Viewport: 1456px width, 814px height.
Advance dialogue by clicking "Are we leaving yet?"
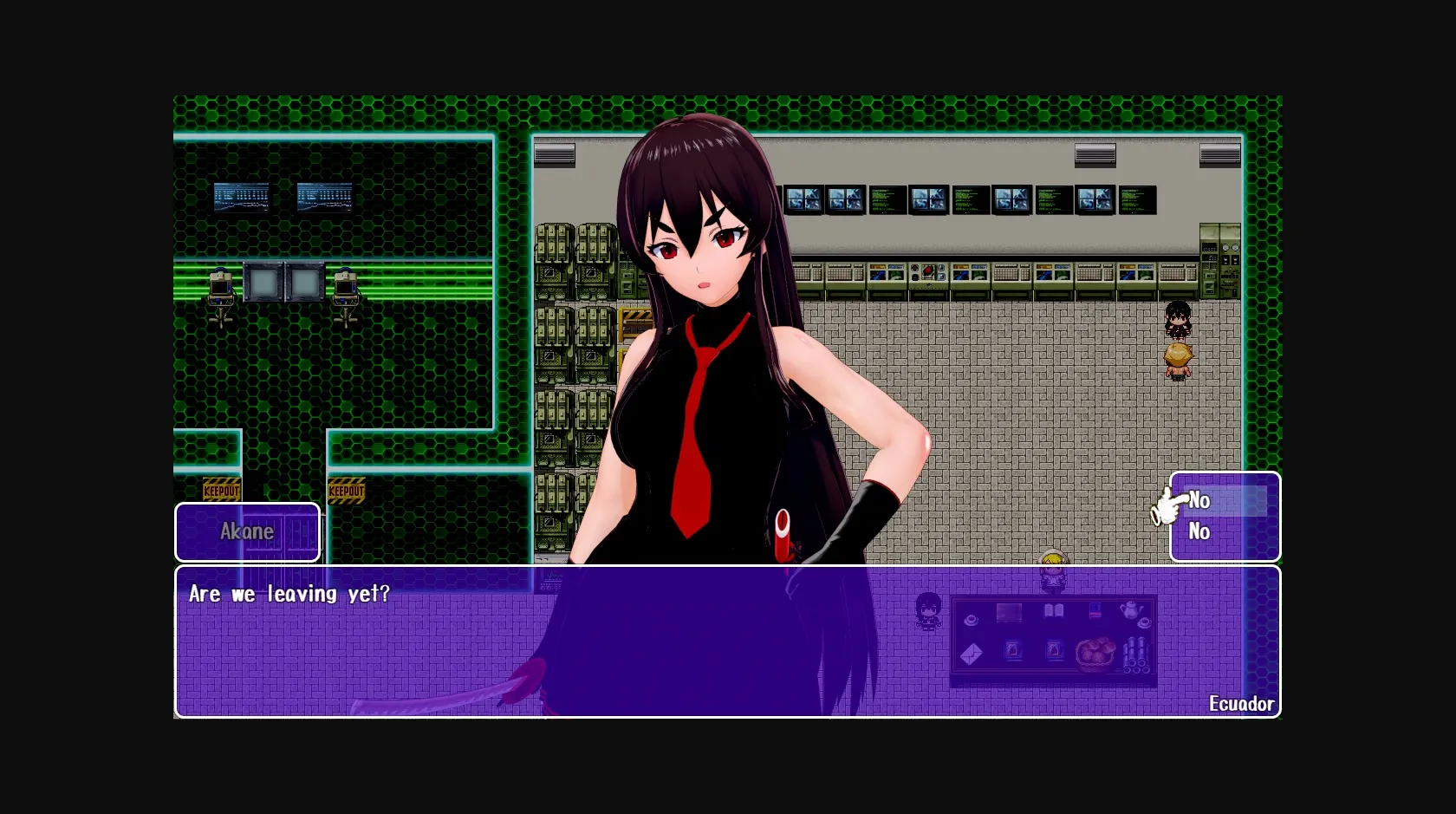(x=289, y=595)
